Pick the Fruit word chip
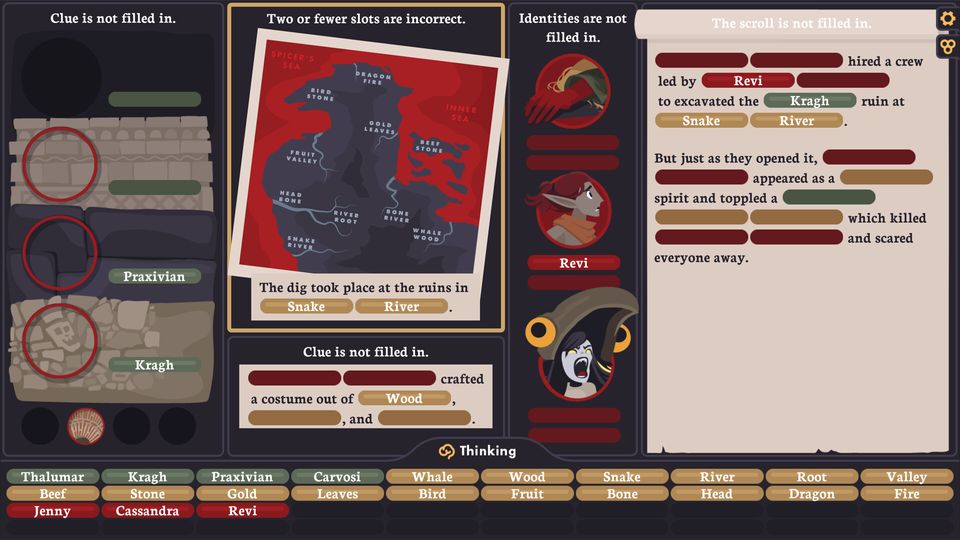 tap(527, 494)
